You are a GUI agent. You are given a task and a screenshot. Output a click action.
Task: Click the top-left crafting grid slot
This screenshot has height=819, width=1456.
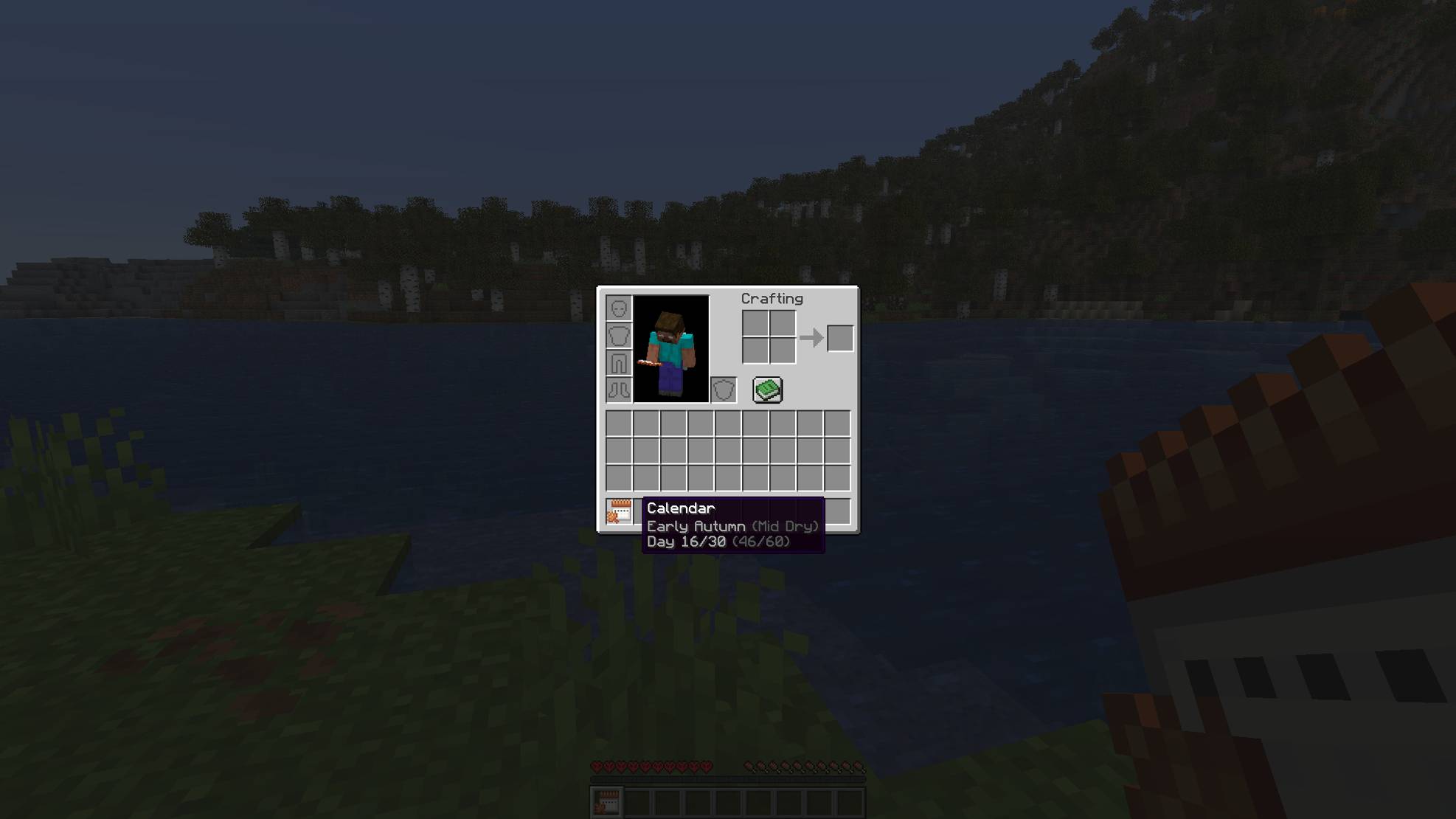coord(754,322)
